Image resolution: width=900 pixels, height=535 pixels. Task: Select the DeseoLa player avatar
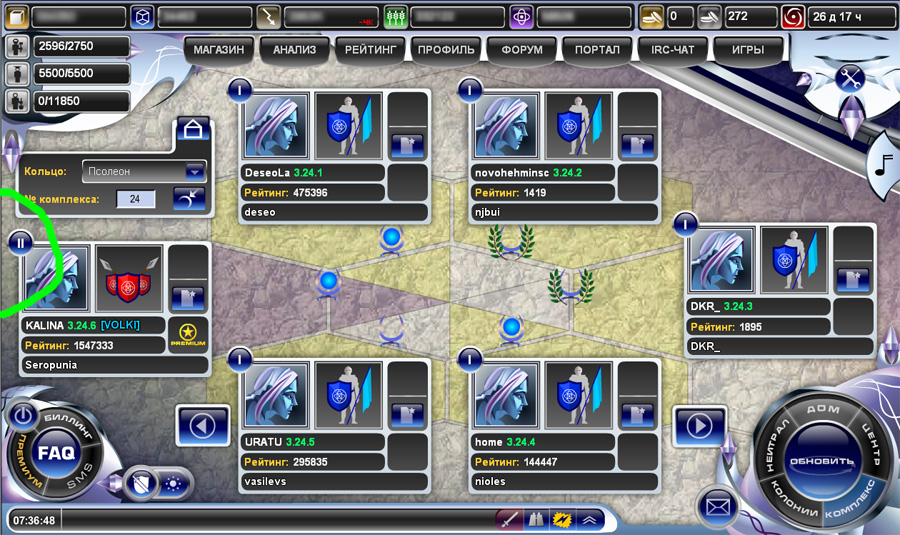[275, 127]
